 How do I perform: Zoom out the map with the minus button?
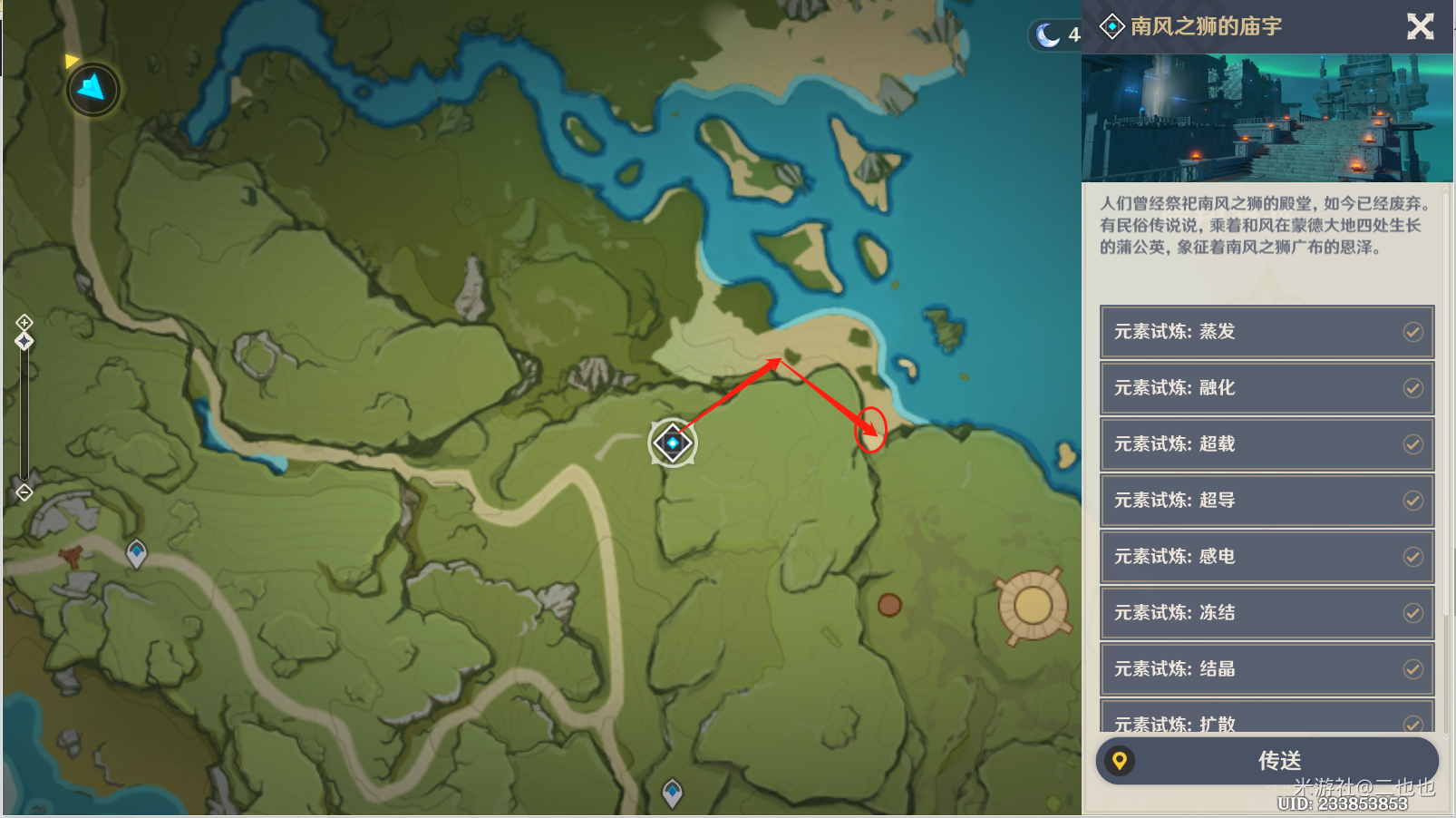tap(24, 492)
